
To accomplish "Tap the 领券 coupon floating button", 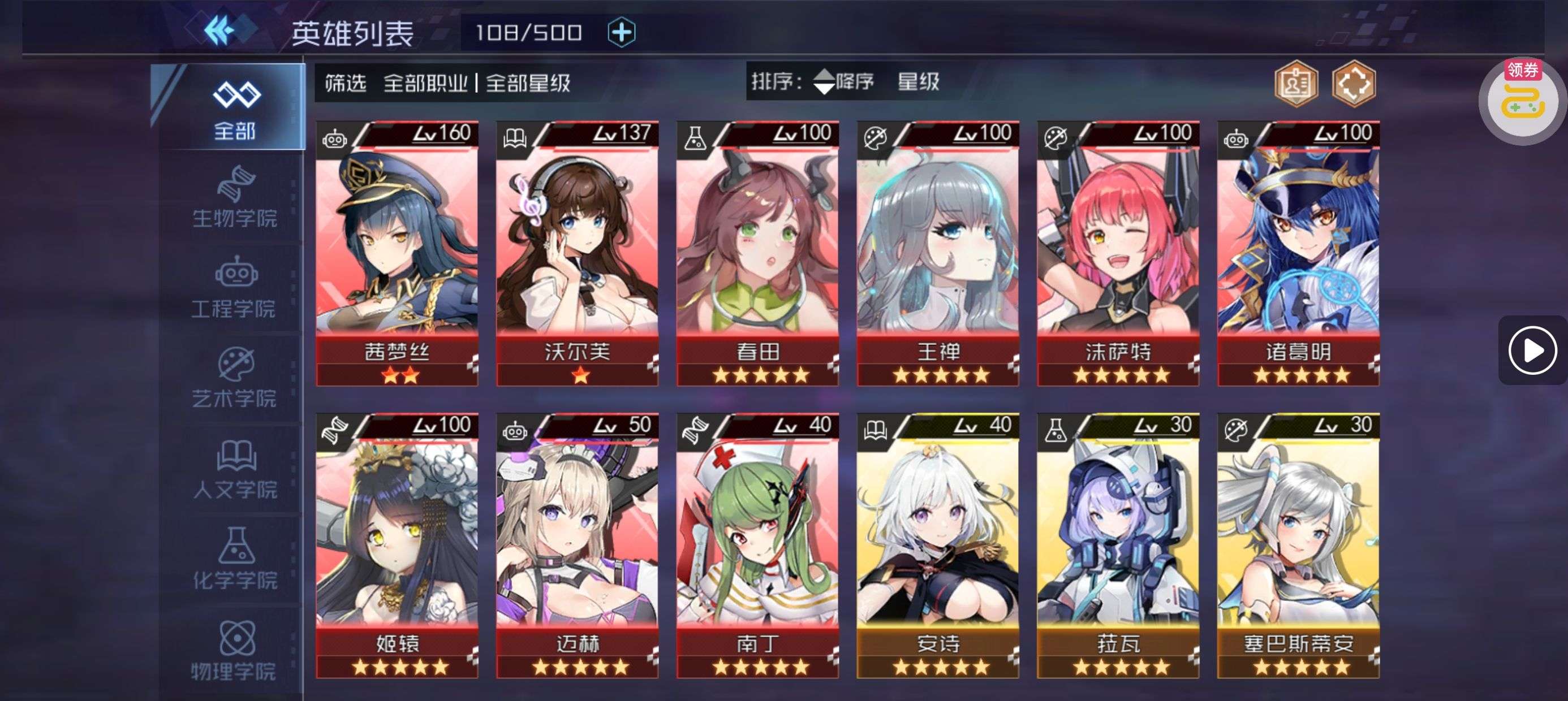I will click(1522, 101).
